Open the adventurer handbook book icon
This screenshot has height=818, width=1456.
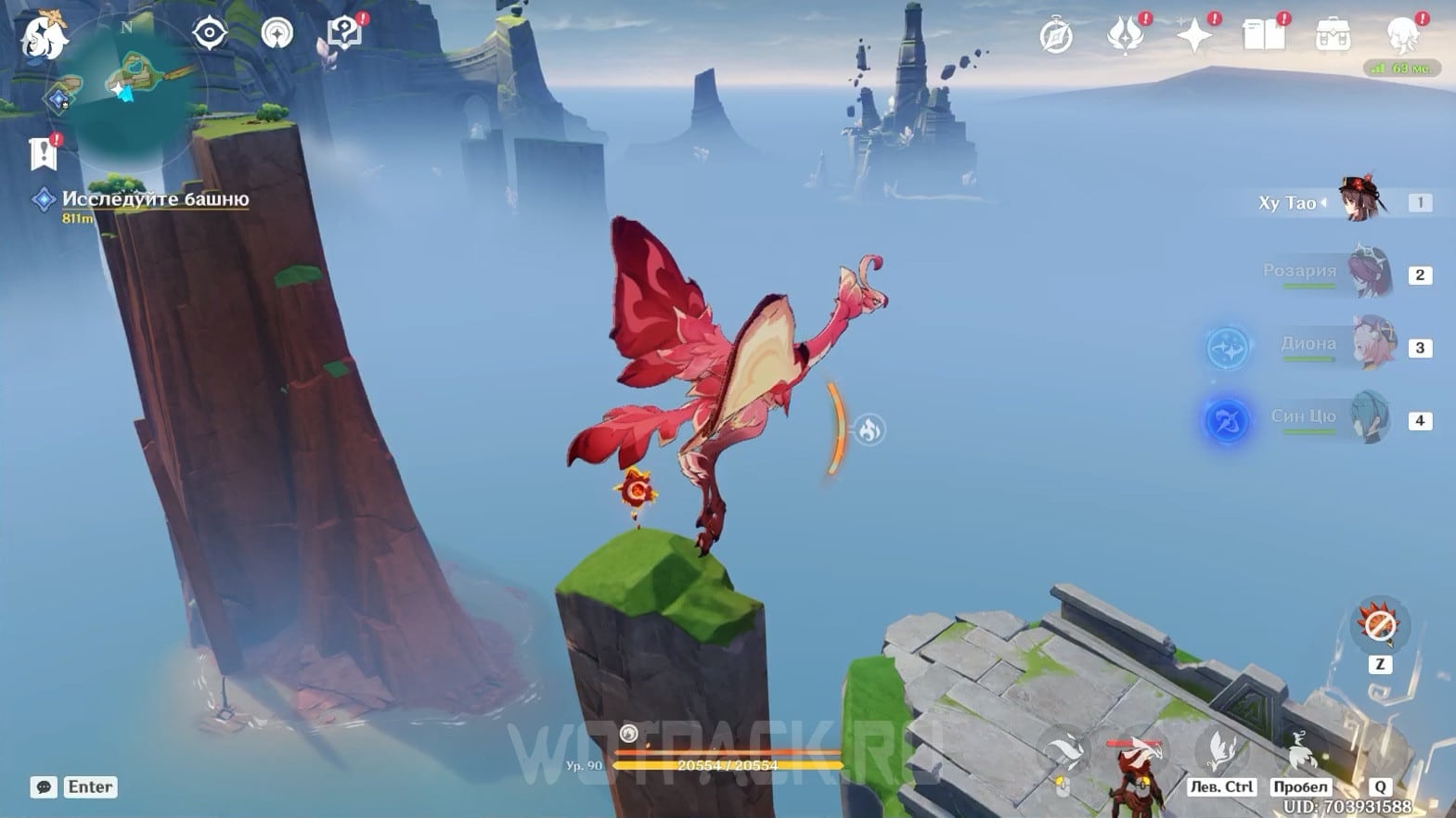1263,36
